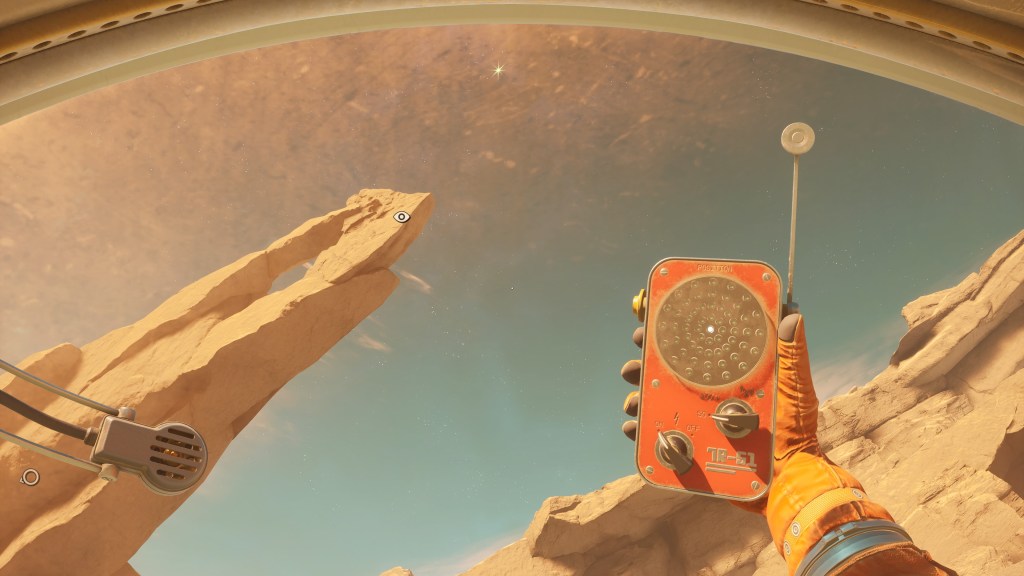
Task: Click the circular waypoint marker with arrow
Action: click(x=30, y=477)
